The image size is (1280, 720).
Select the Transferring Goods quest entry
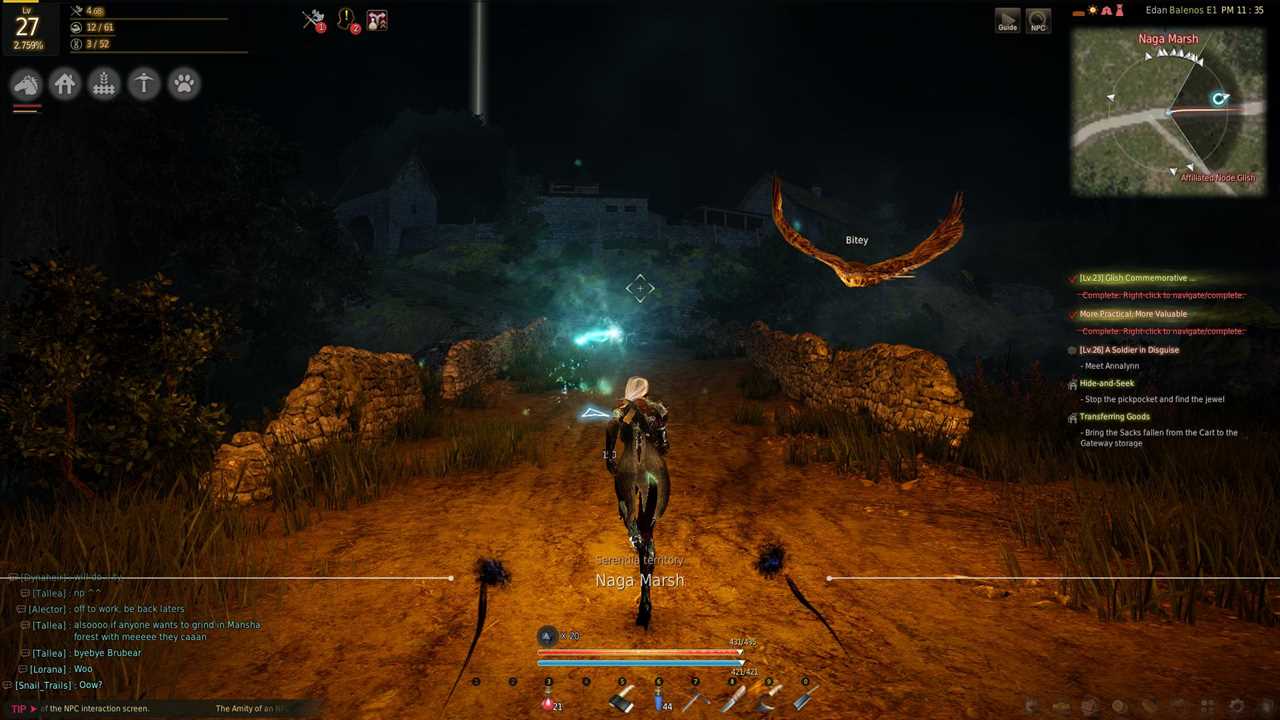(1114, 417)
